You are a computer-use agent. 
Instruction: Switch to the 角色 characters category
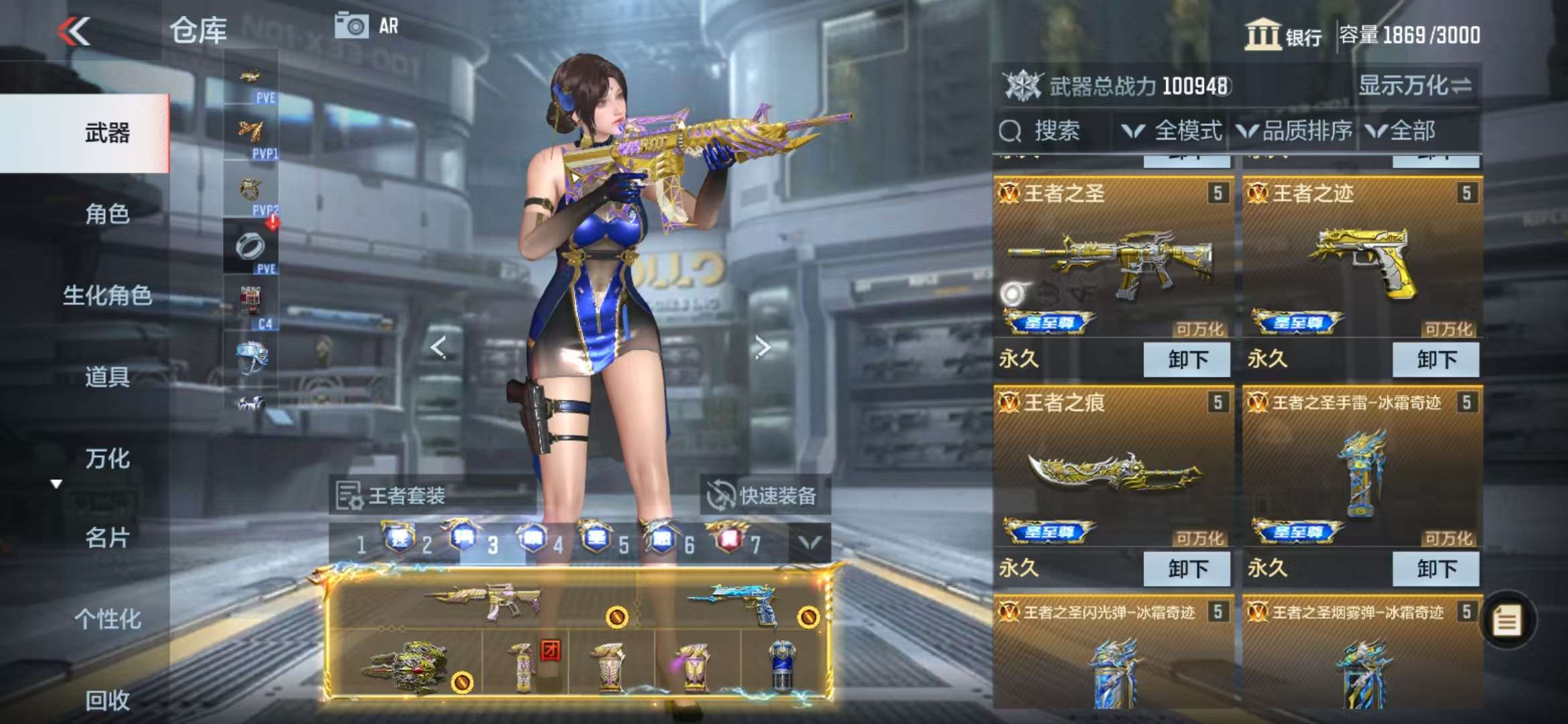[x=106, y=214]
